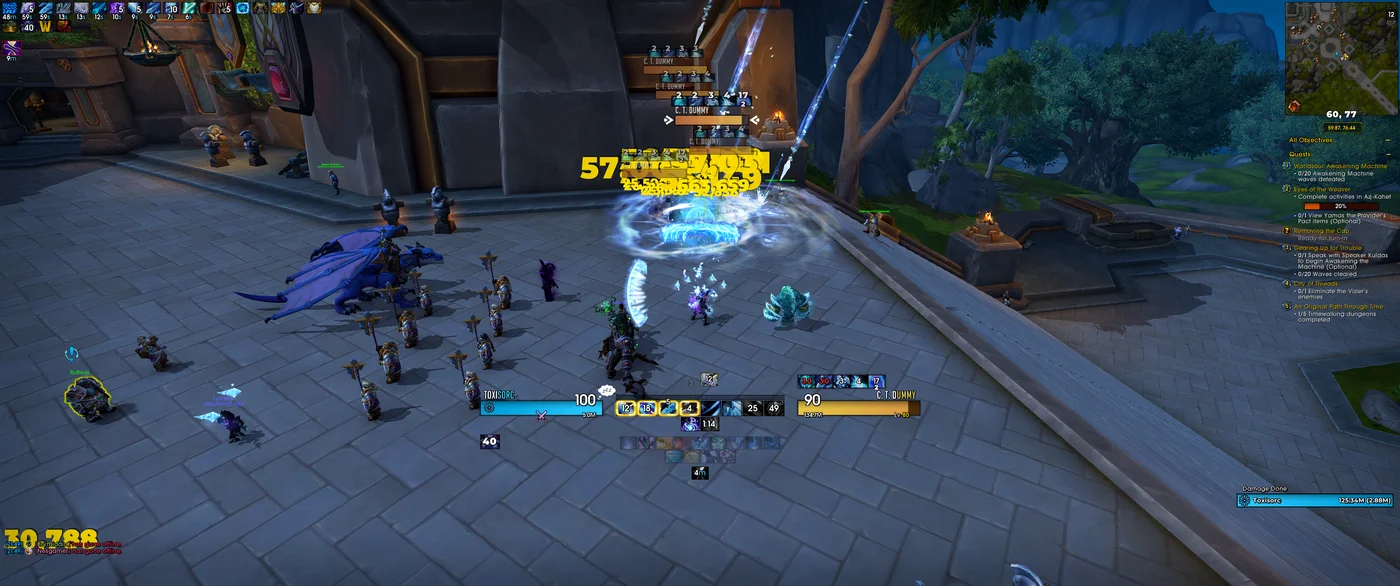Click the ability icon showing 25
Screen dimensions: 1400x586
(x=753, y=408)
